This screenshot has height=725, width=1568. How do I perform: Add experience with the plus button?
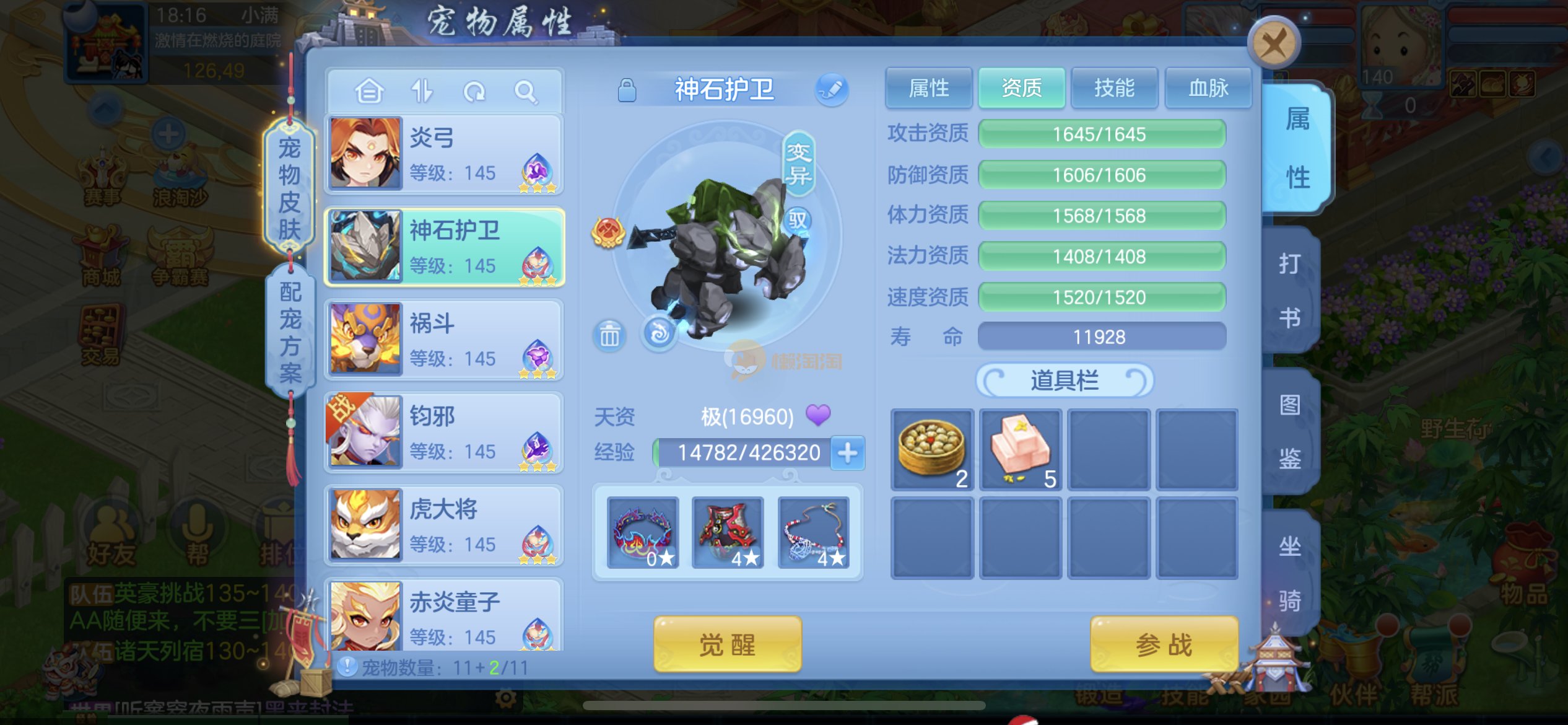847,453
